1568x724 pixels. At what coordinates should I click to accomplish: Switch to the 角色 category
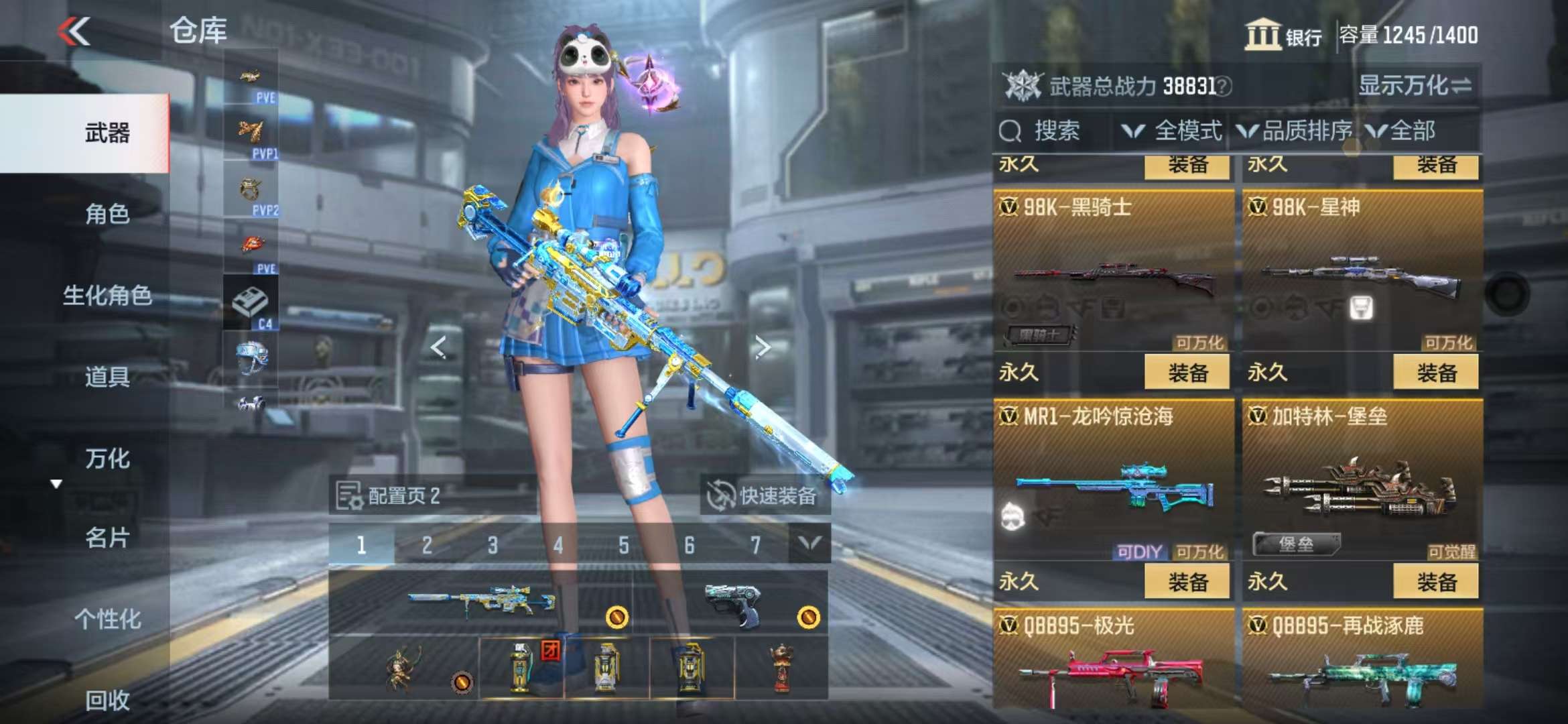107,214
